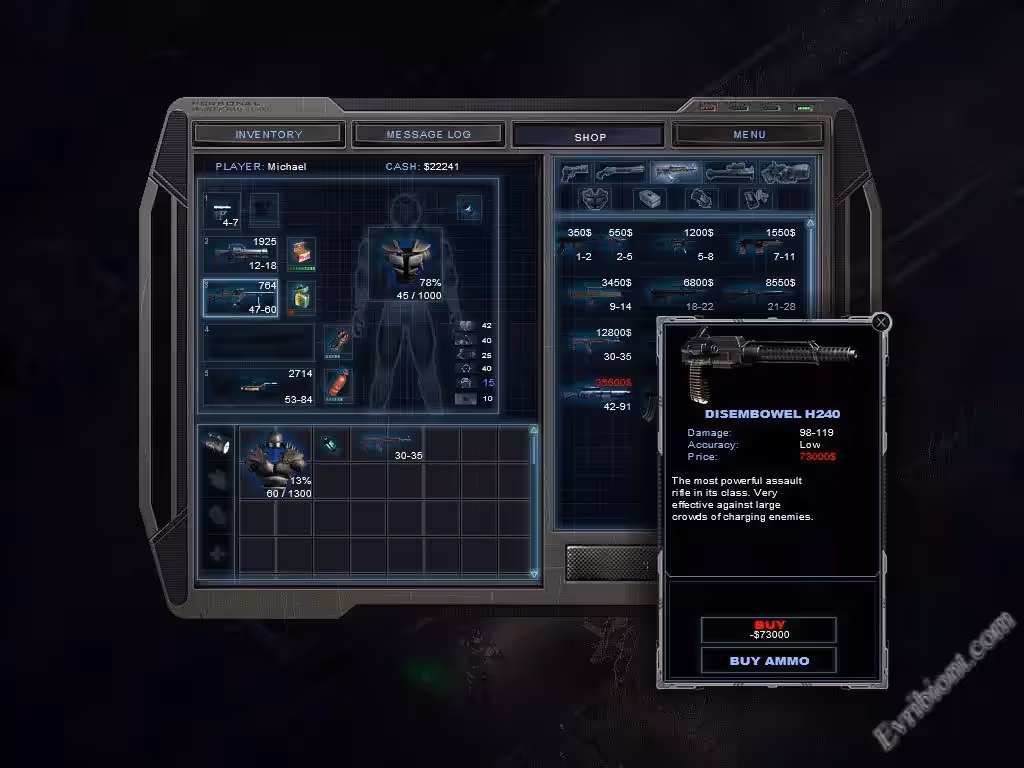Choose the 3450$ weapon in the shop
Image resolution: width=1024 pixels, height=768 pixels.
(x=600, y=294)
